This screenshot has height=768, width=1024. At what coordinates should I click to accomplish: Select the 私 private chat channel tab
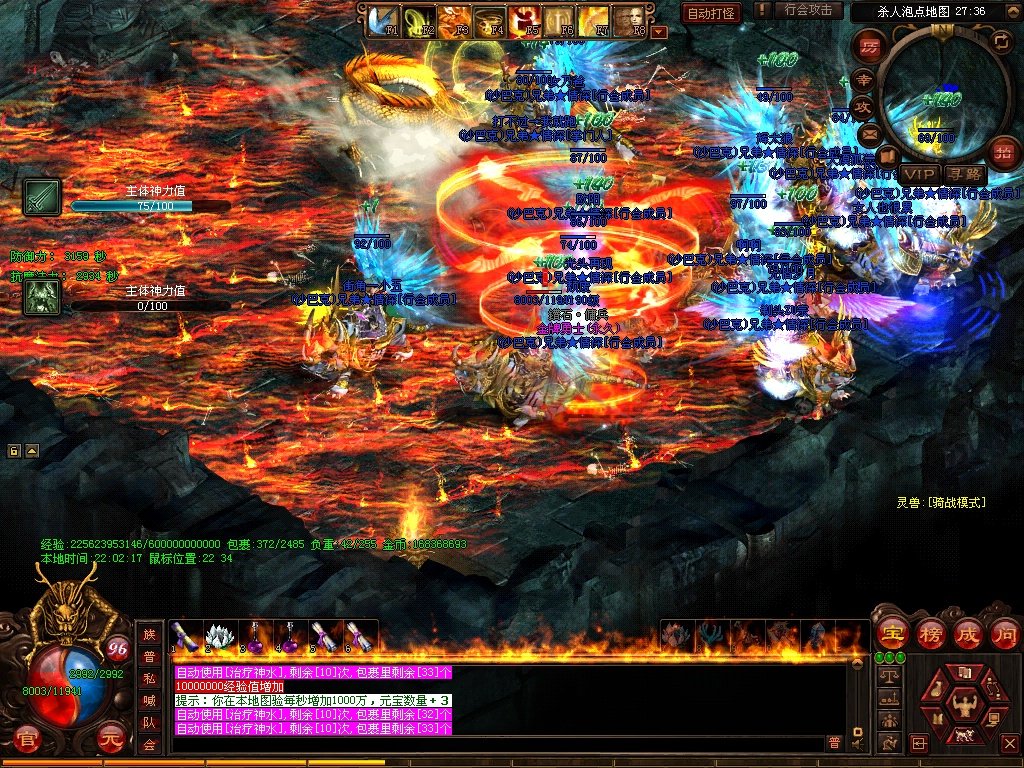tap(149, 679)
